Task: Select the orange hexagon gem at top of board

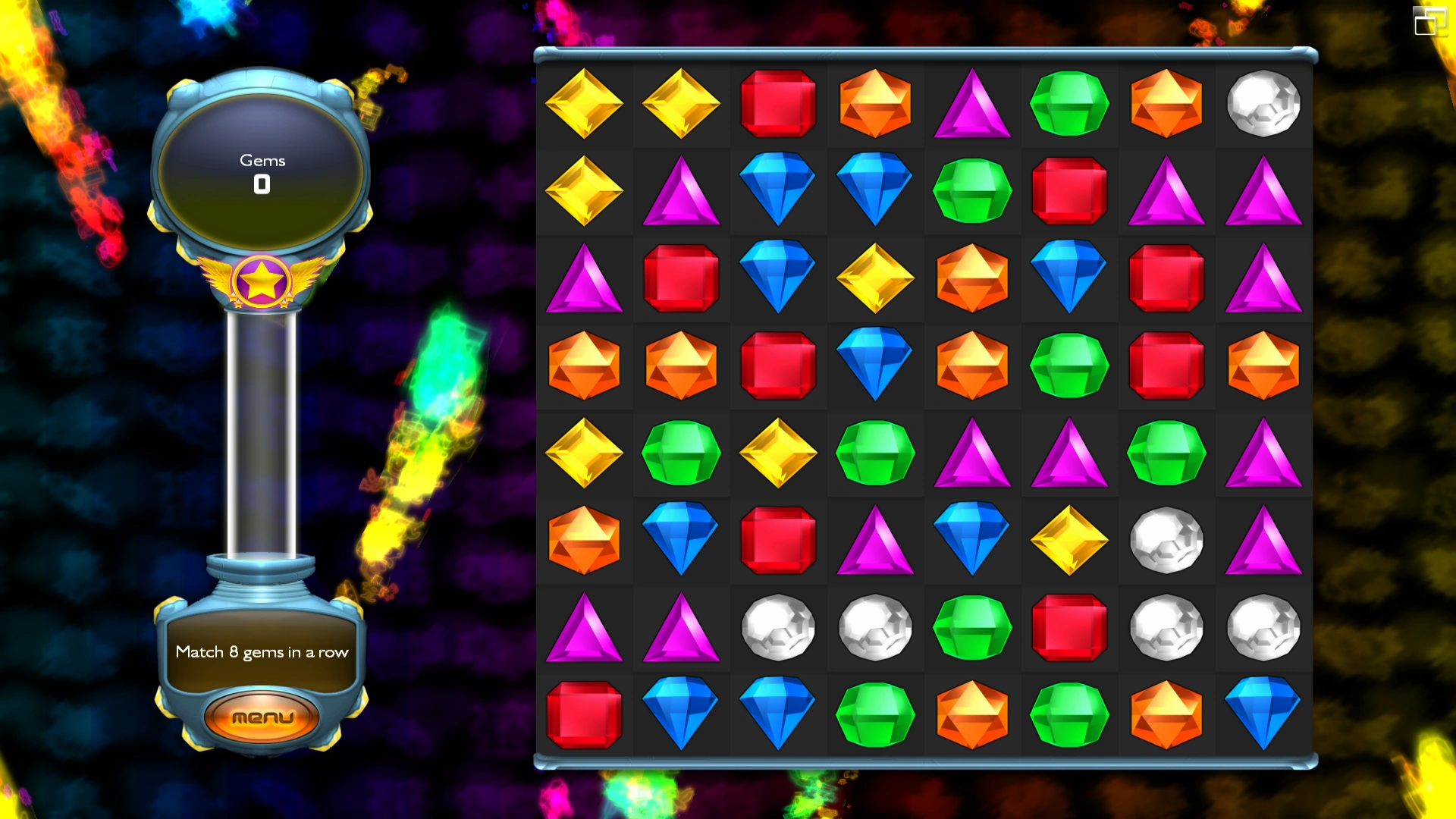Action: pos(875,102)
